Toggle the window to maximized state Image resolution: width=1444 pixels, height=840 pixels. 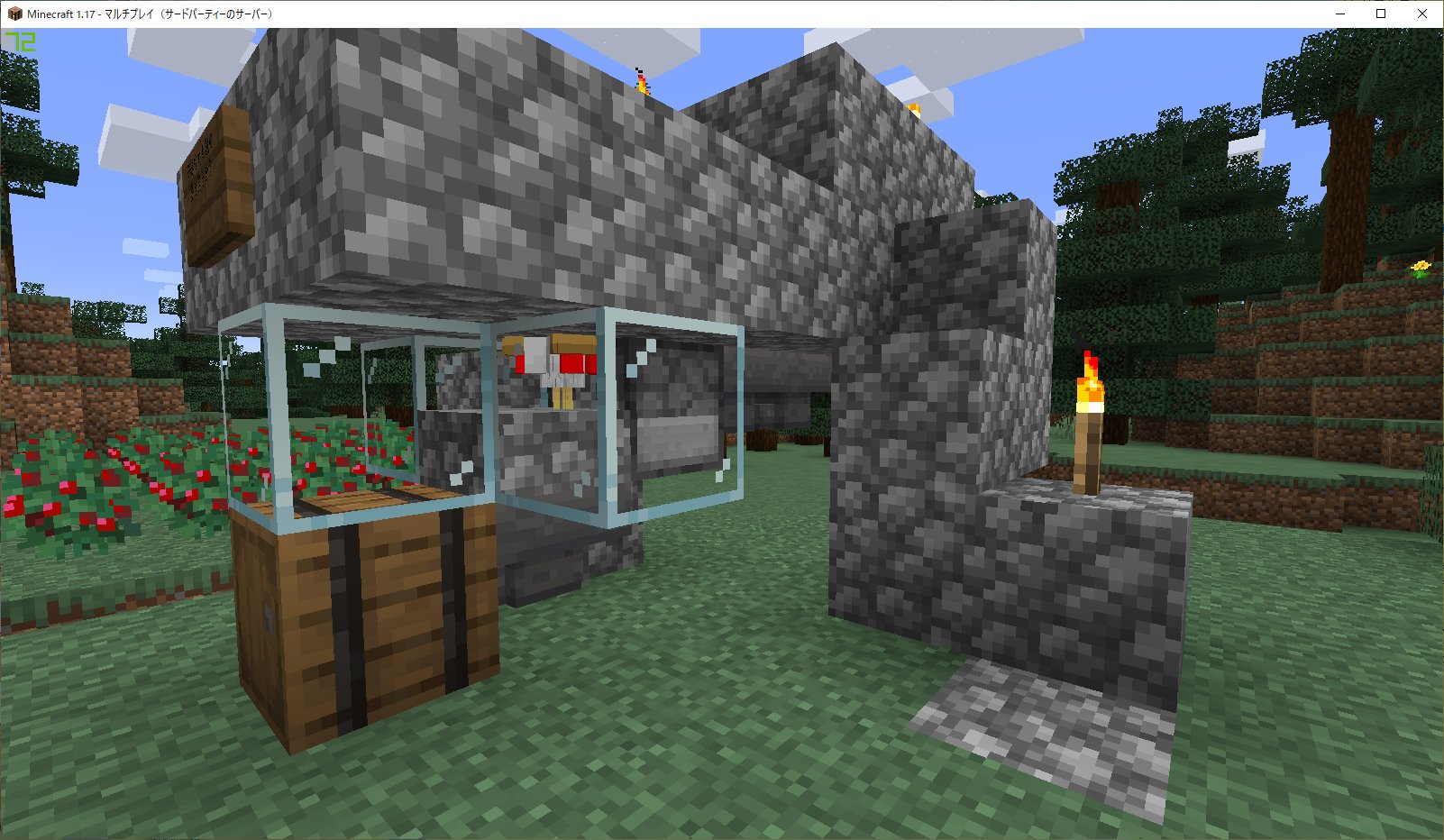click(1380, 14)
